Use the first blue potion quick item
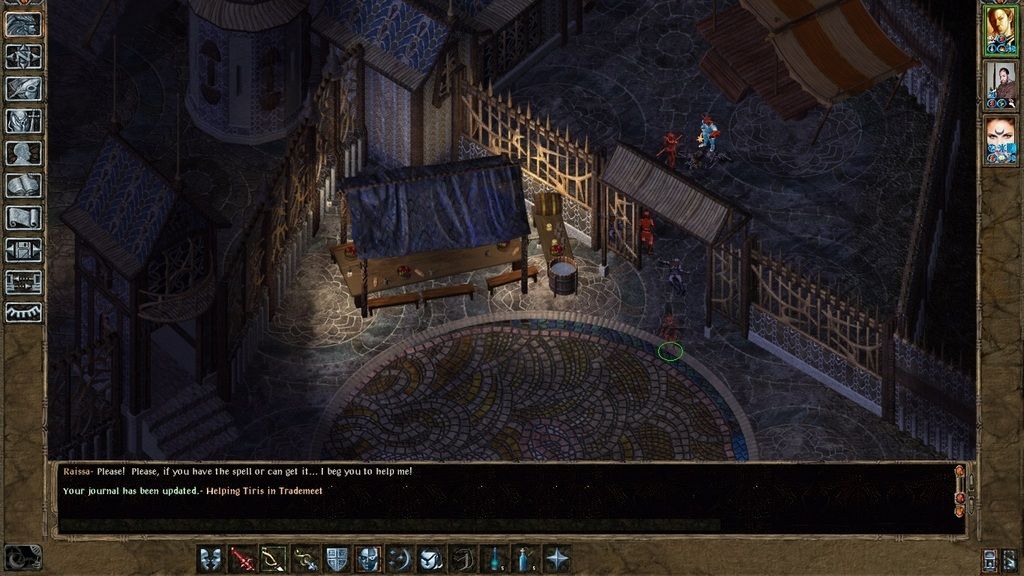 pyautogui.click(x=495, y=559)
